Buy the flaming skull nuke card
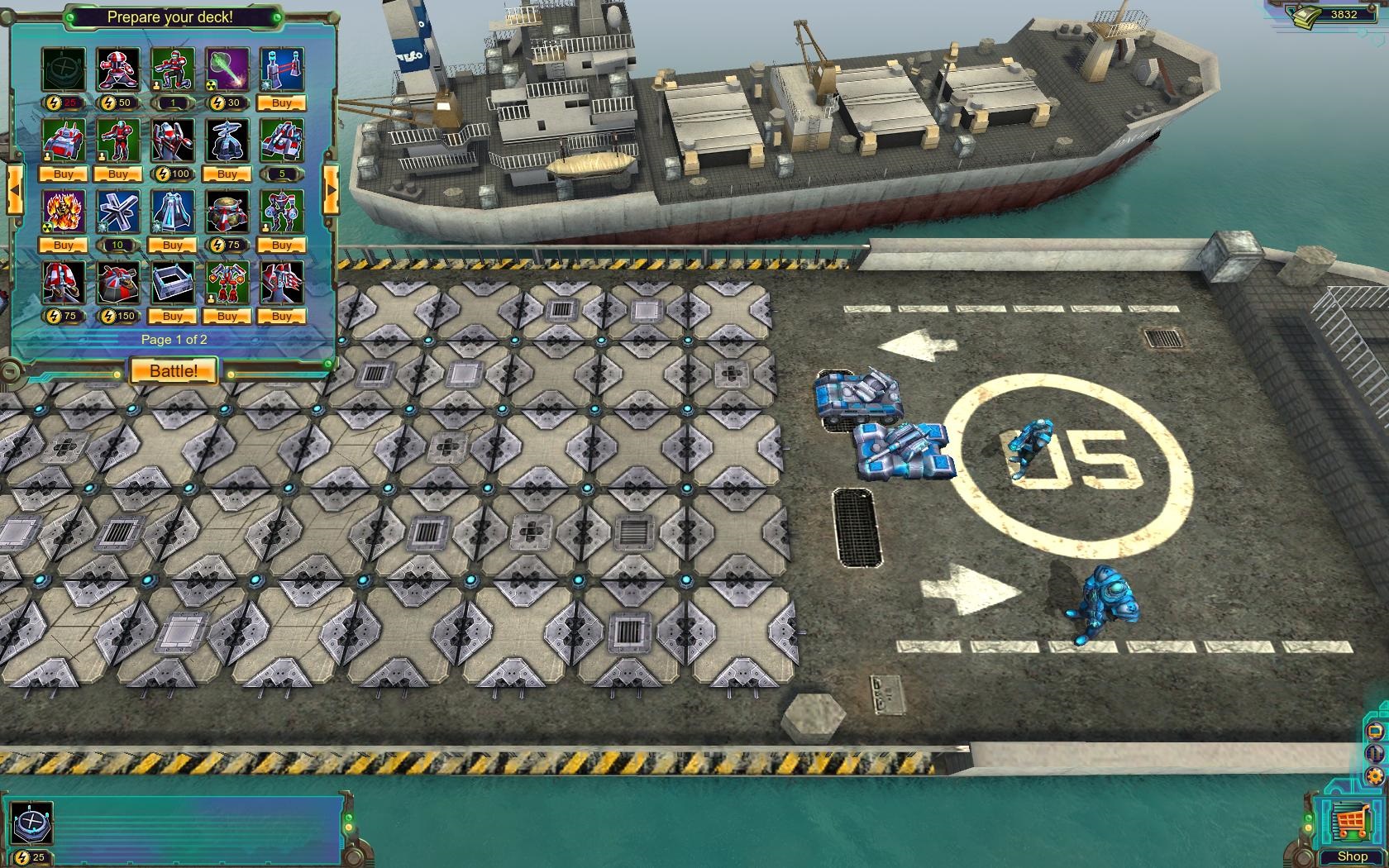1389x868 pixels. pos(64,246)
